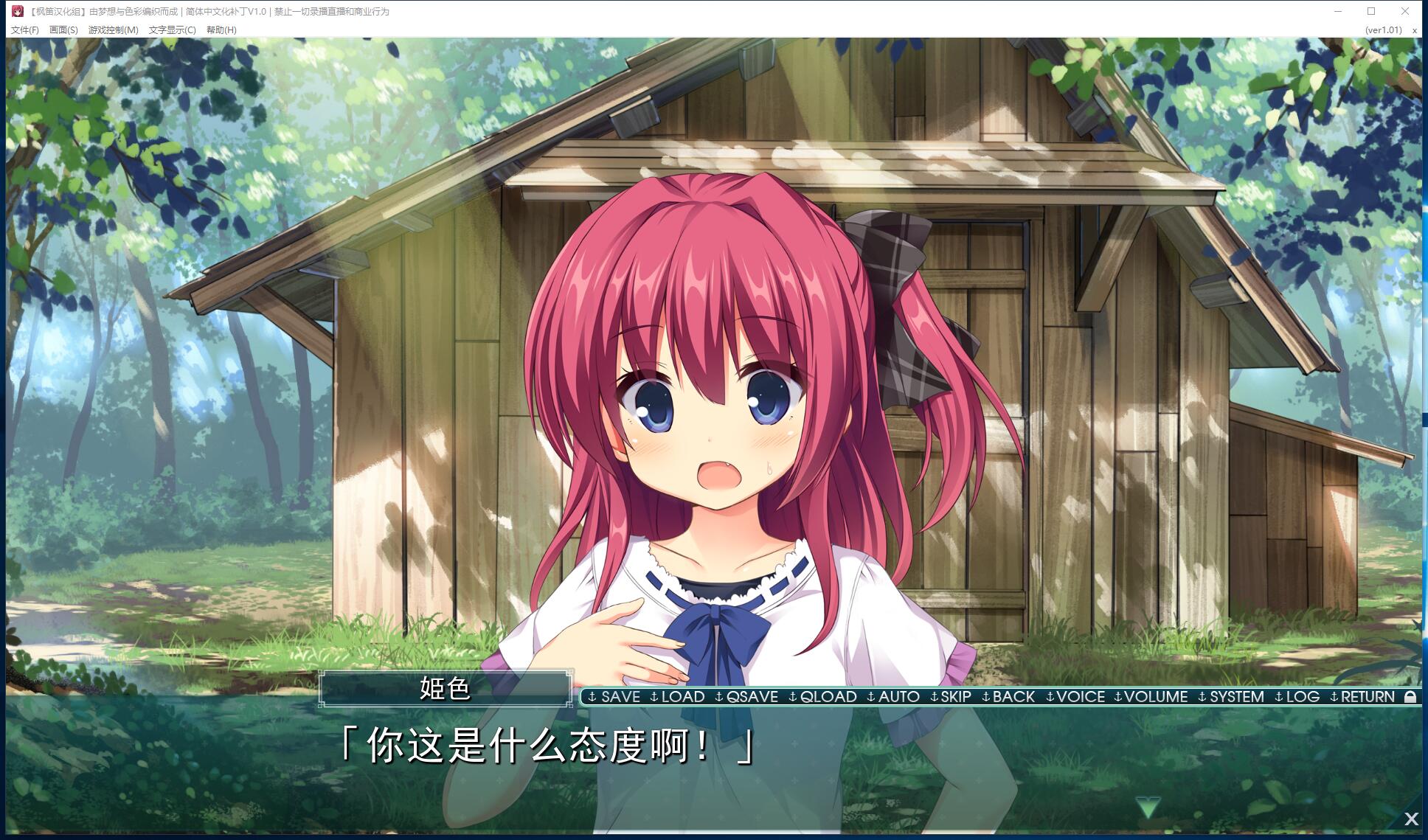
Task: Open the 文件(F) menu
Action: 25,30
